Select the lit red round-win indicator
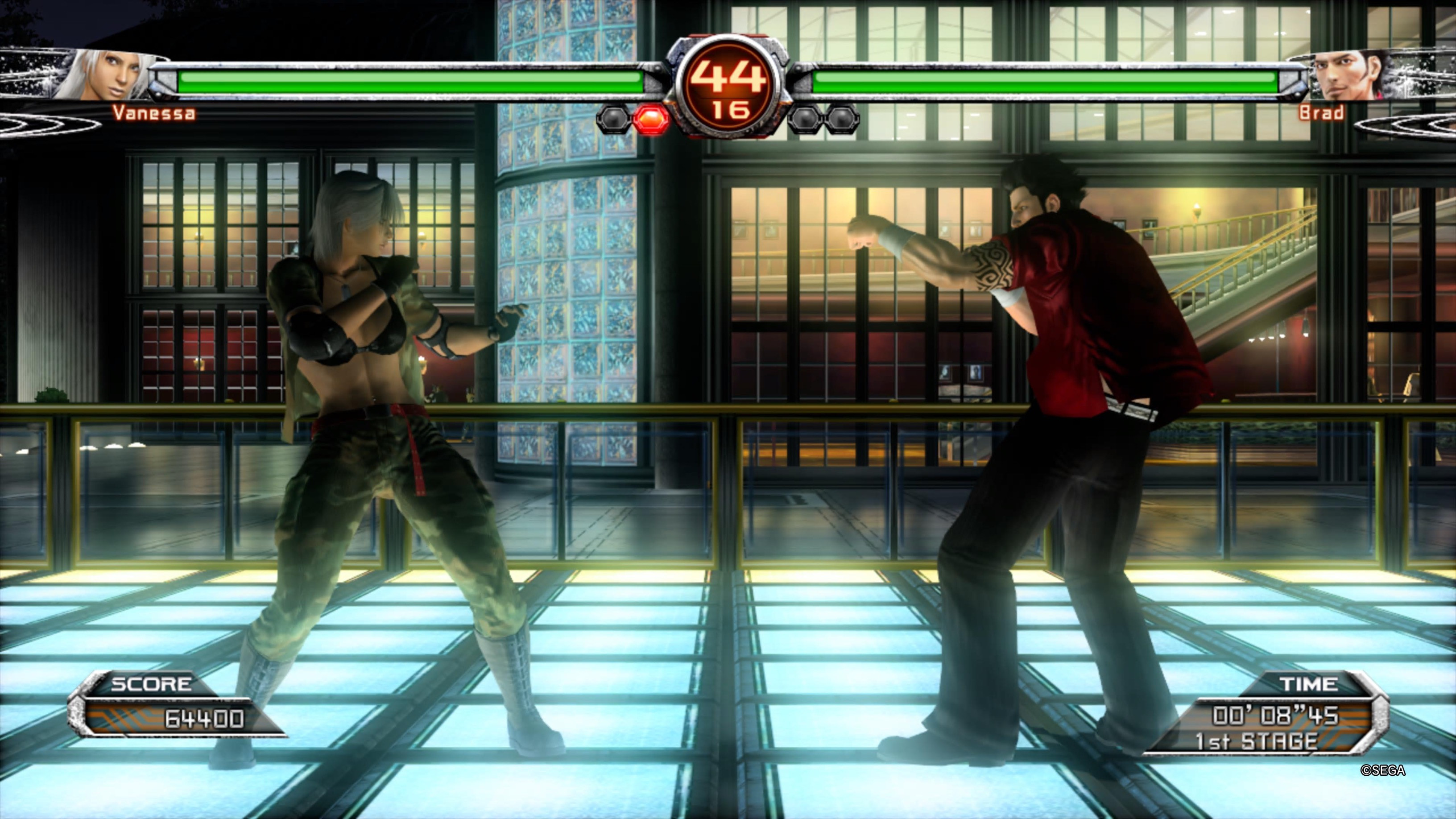This screenshot has width=1456, height=819. point(651,119)
